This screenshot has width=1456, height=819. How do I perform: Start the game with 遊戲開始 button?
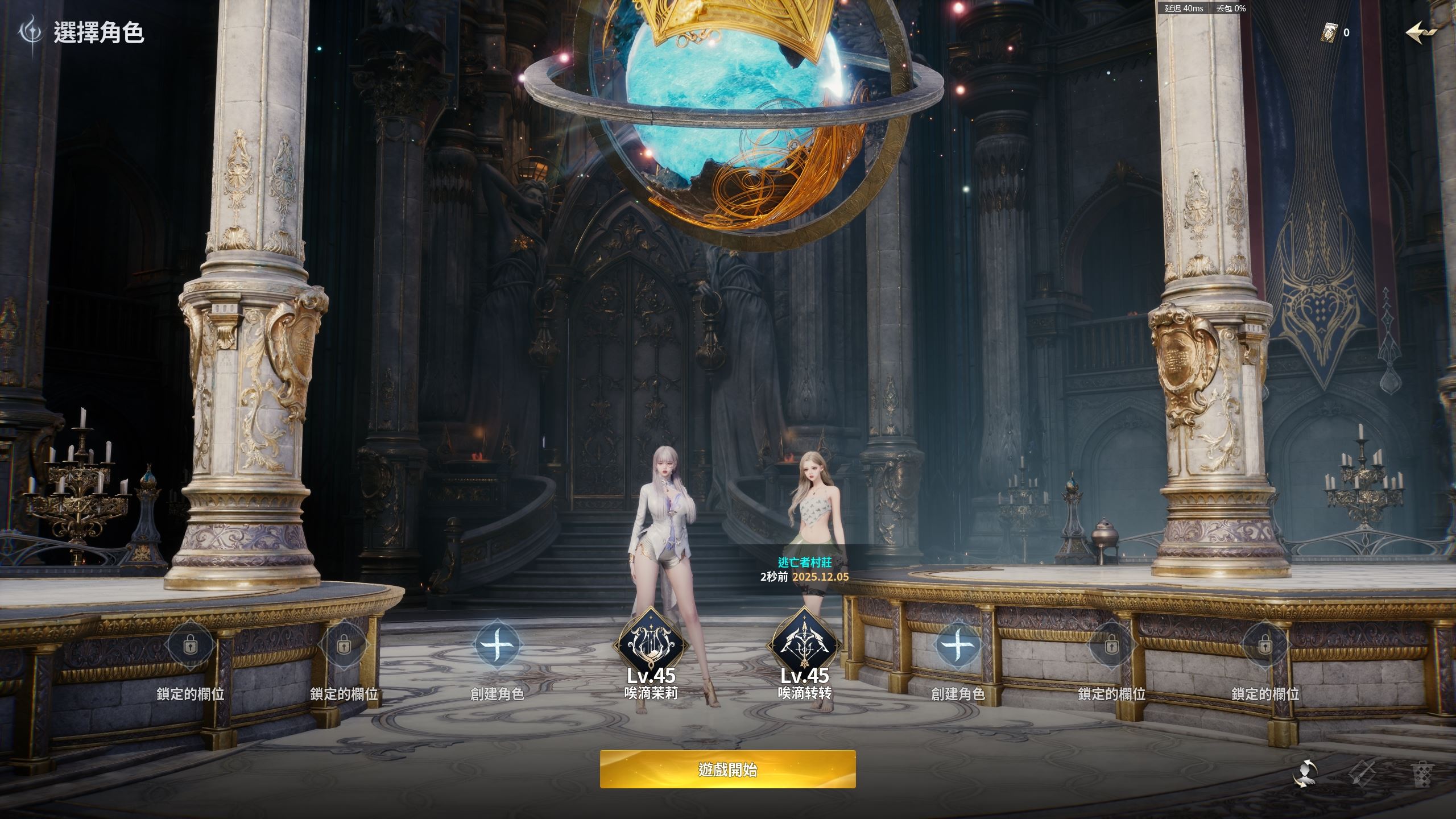(x=727, y=770)
